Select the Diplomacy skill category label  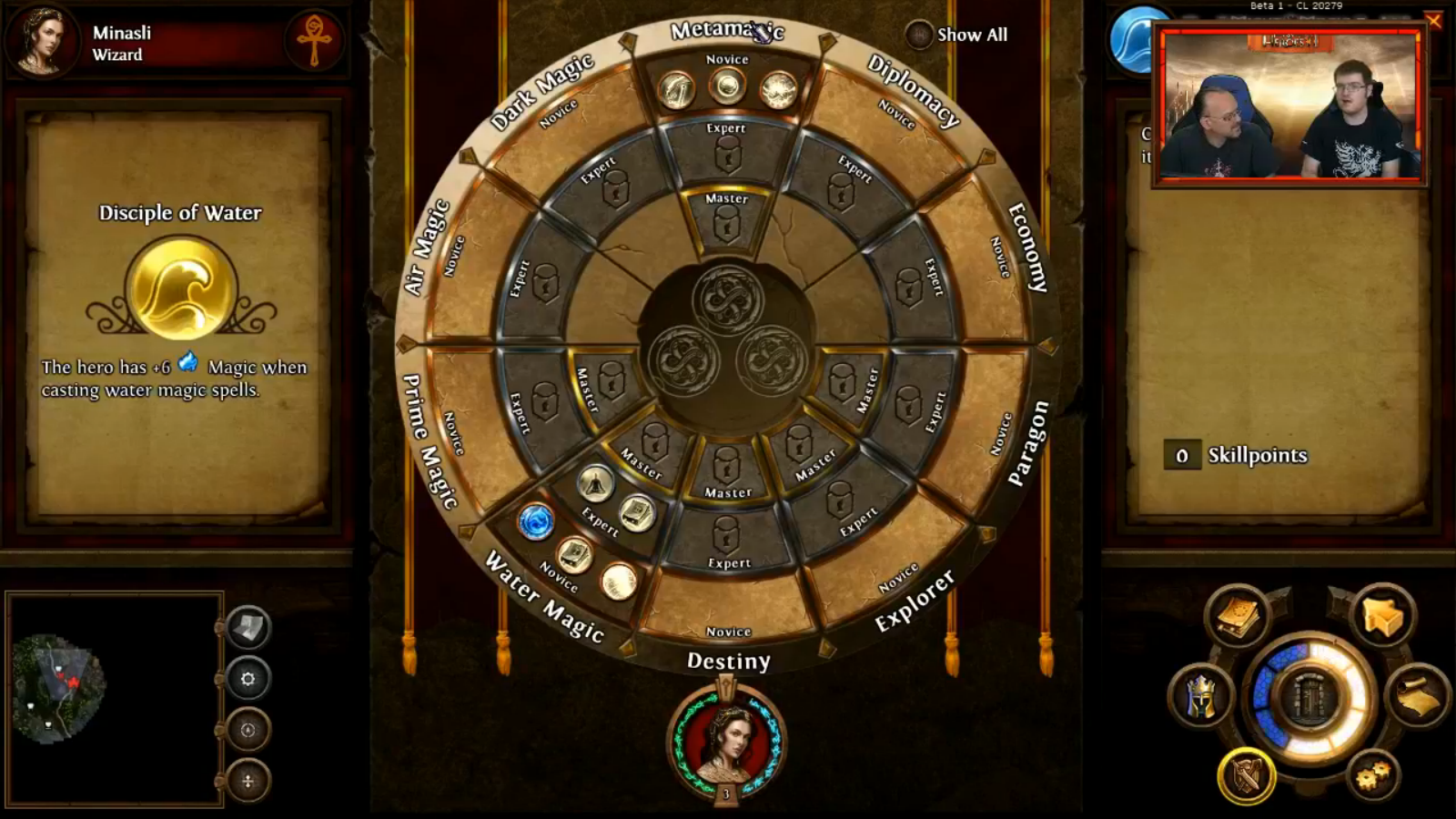[x=913, y=89]
